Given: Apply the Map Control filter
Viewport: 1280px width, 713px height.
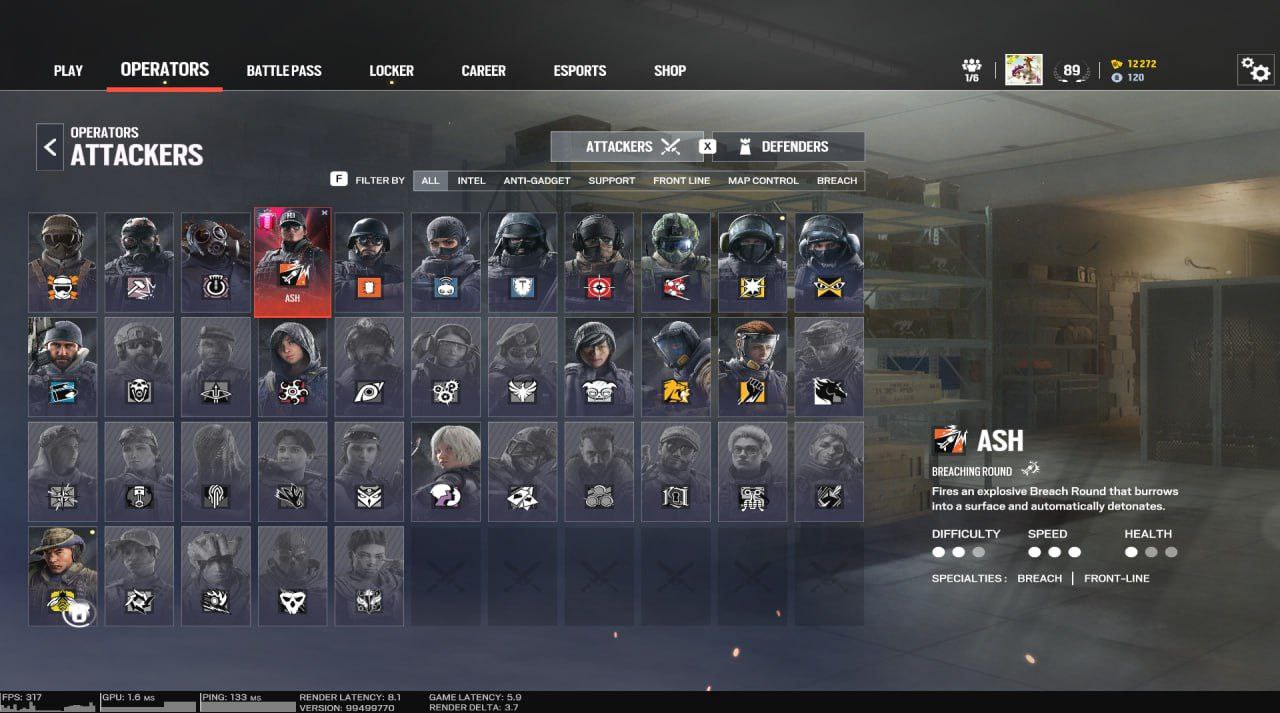Looking at the screenshot, I should 763,181.
